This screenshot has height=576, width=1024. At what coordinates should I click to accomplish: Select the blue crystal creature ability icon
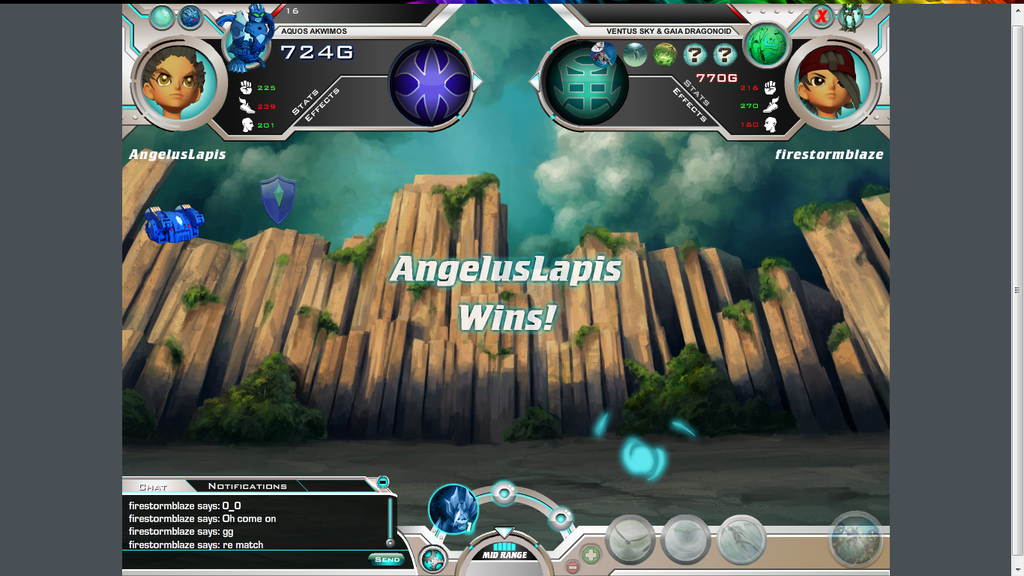[x=453, y=508]
